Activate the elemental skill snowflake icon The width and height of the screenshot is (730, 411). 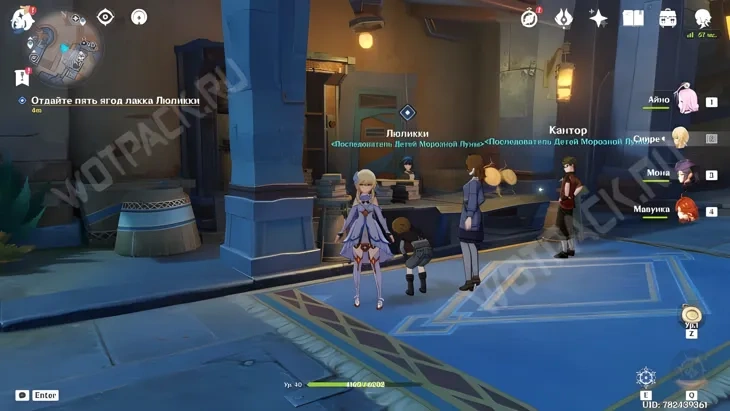tap(646, 378)
